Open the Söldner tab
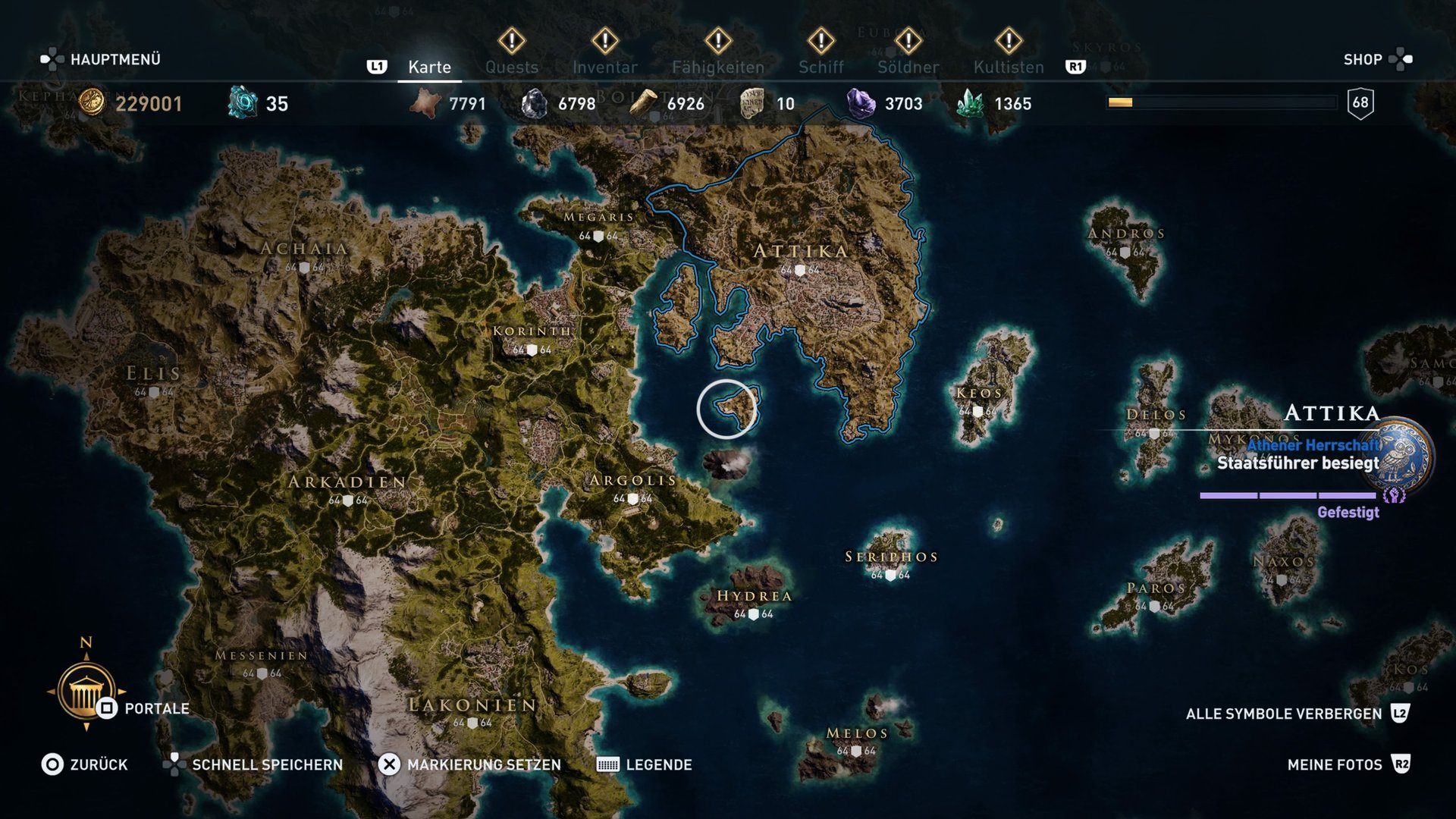 point(908,67)
